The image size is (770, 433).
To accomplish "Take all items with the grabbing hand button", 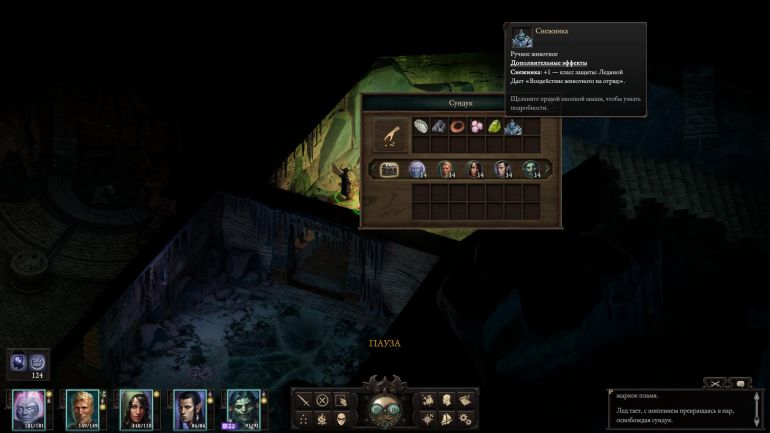I will (387, 134).
